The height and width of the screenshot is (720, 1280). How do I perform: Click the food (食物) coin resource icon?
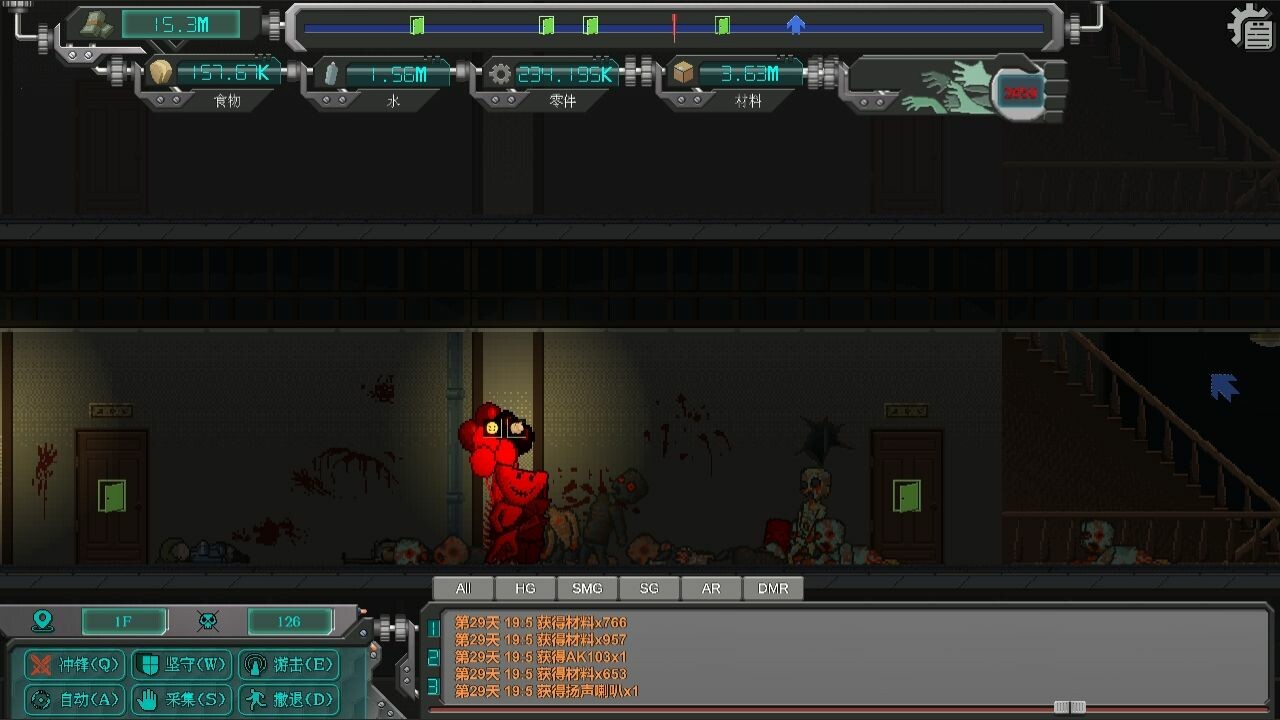click(x=160, y=72)
